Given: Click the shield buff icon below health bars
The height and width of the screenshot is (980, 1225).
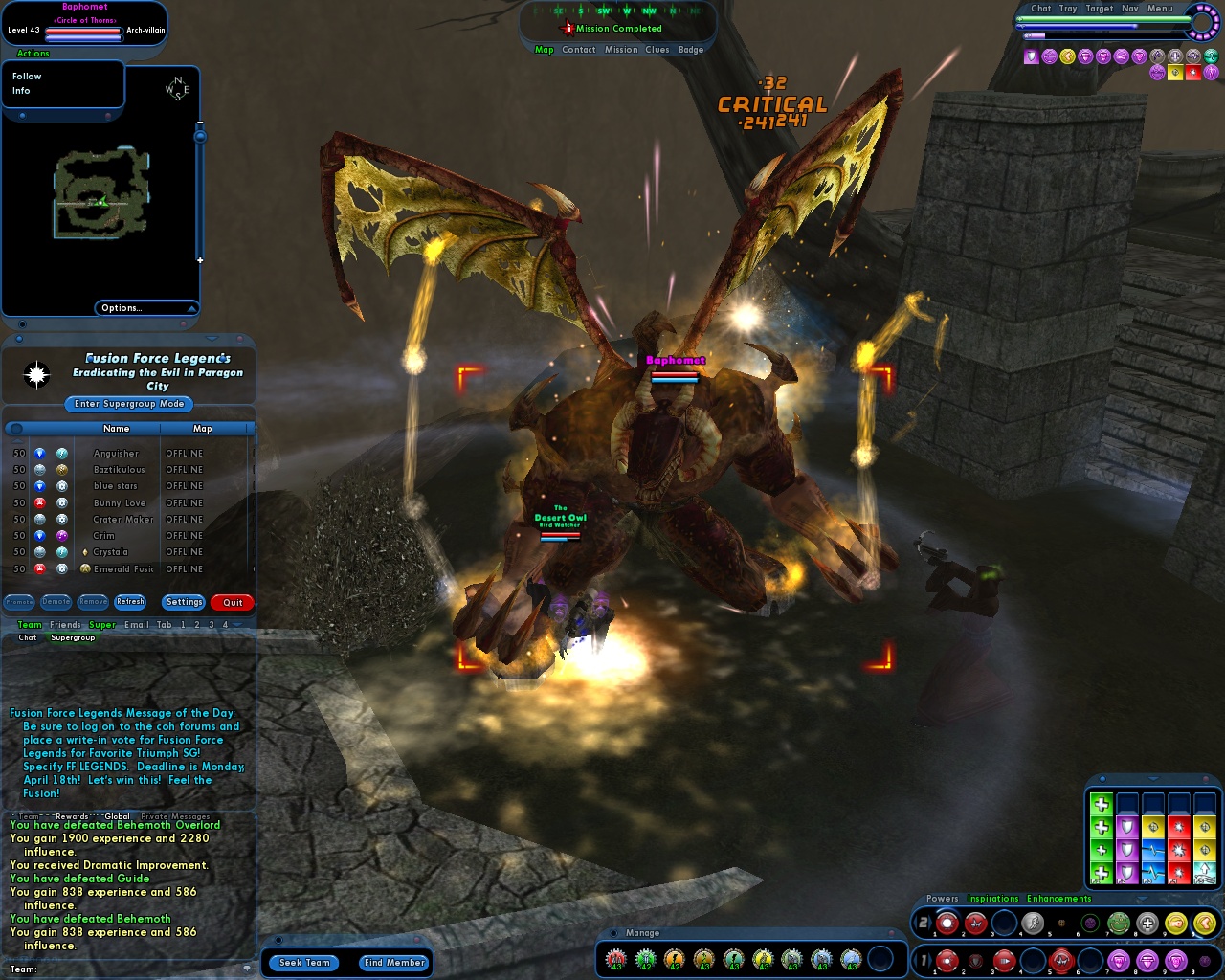Looking at the screenshot, I should [x=1031, y=56].
